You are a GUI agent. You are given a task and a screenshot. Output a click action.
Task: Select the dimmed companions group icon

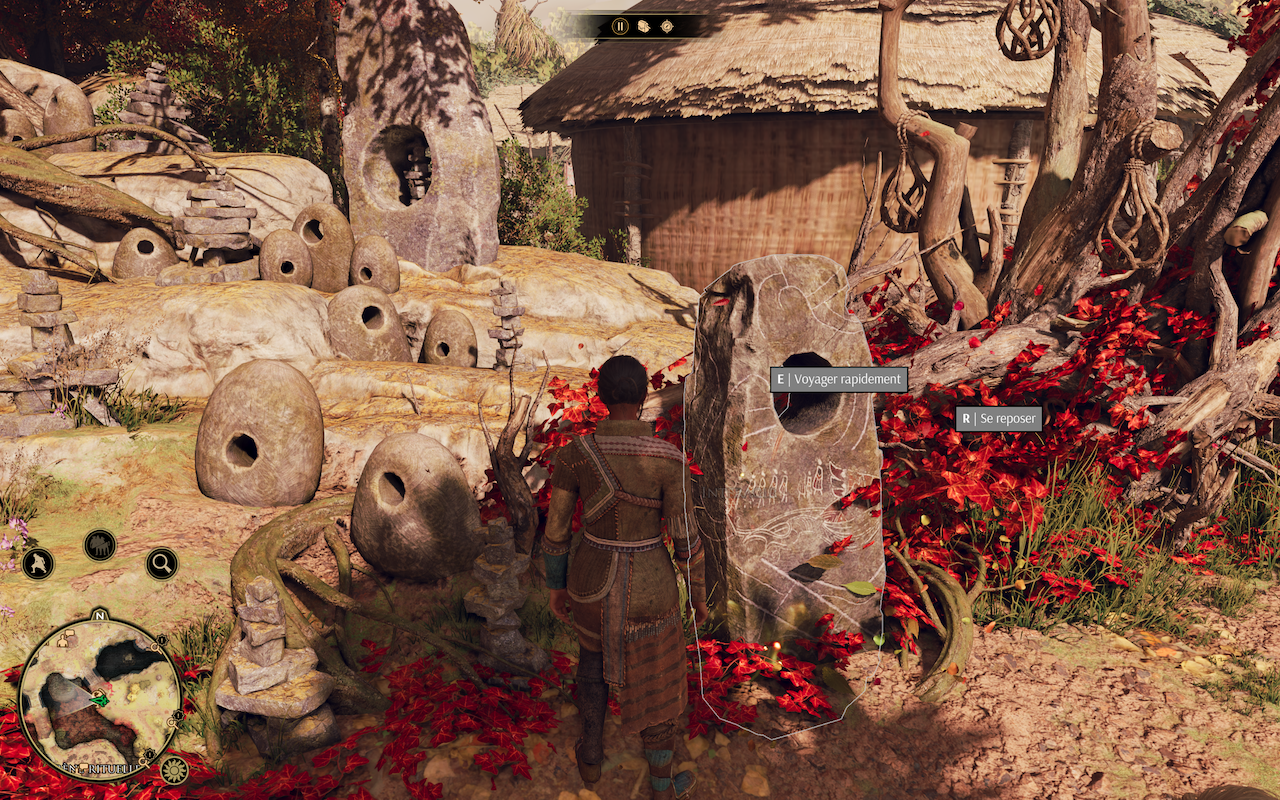click(x=100, y=545)
